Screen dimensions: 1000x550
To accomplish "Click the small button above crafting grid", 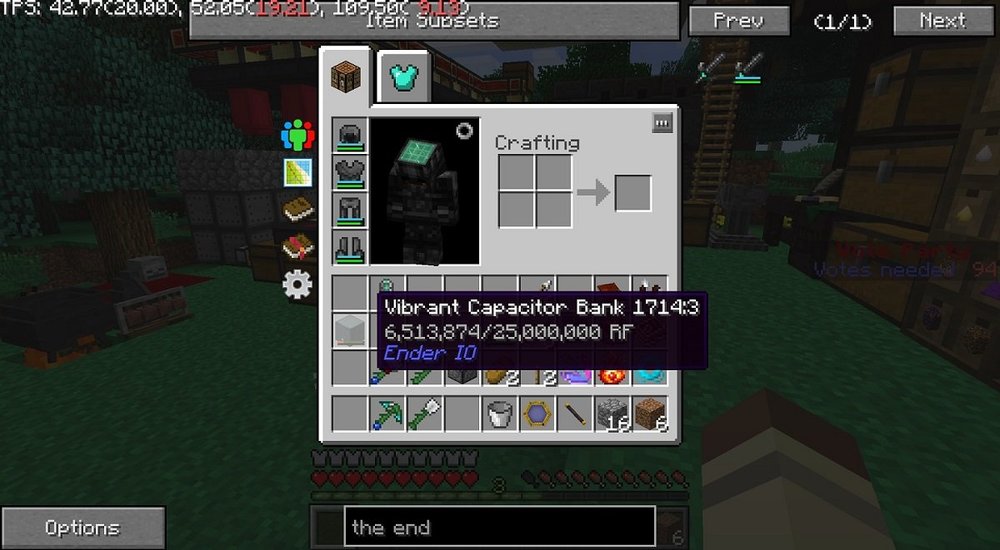I will click(x=662, y=123).
